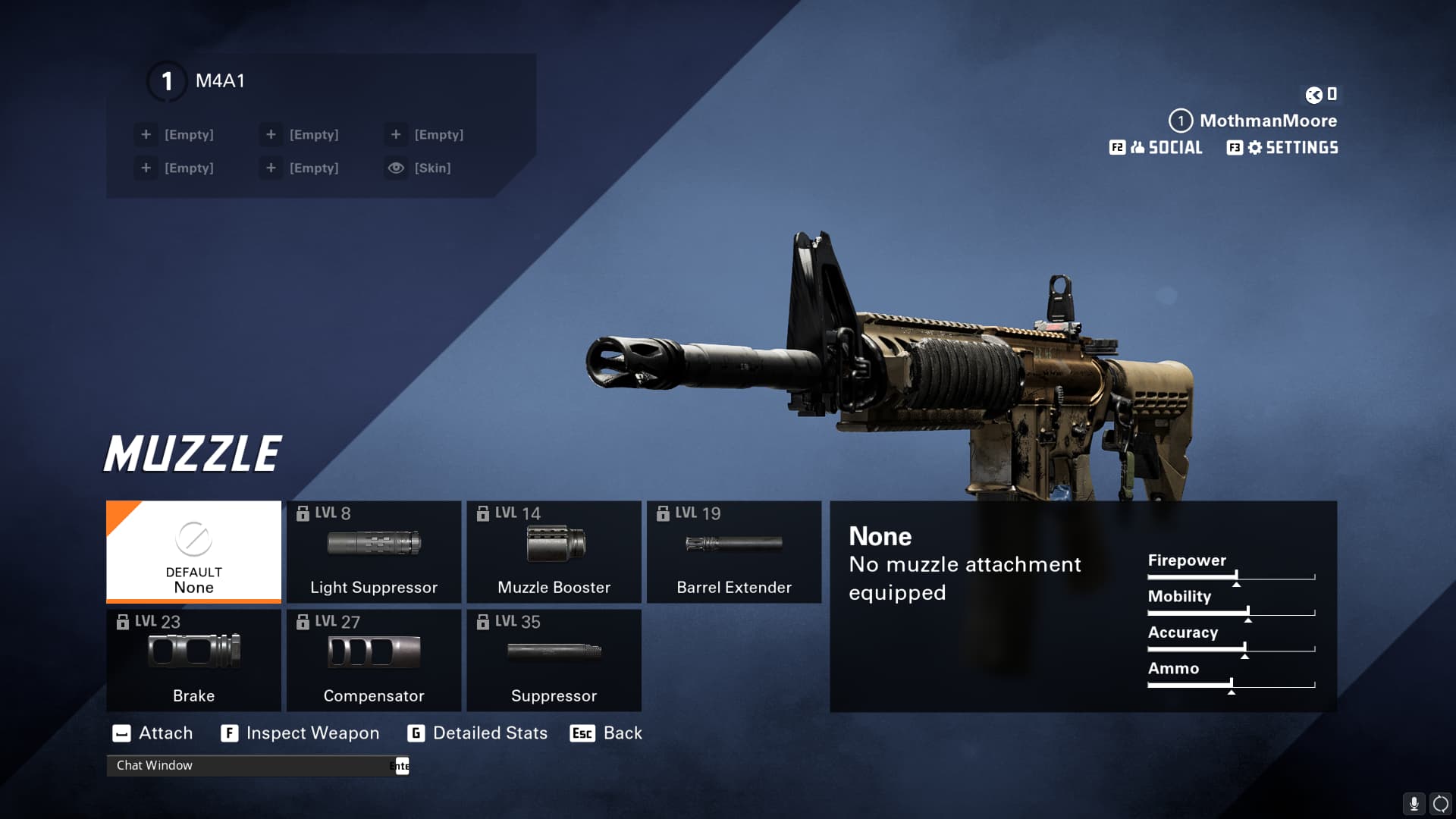Select the Compensator attachment tile
The width and height of the screenshot is (1456, 819).
pos(374,660)
